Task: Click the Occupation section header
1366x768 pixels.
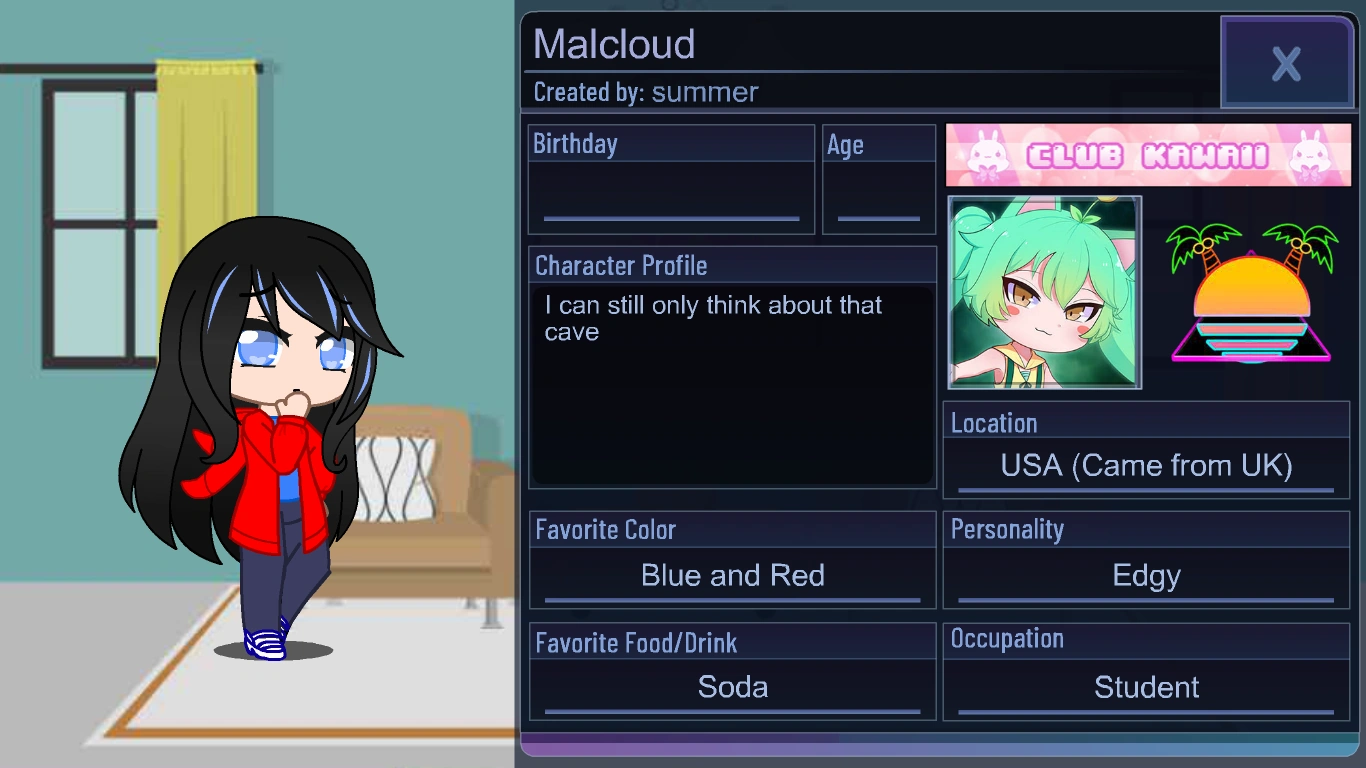Action: tap(1007, 639)
